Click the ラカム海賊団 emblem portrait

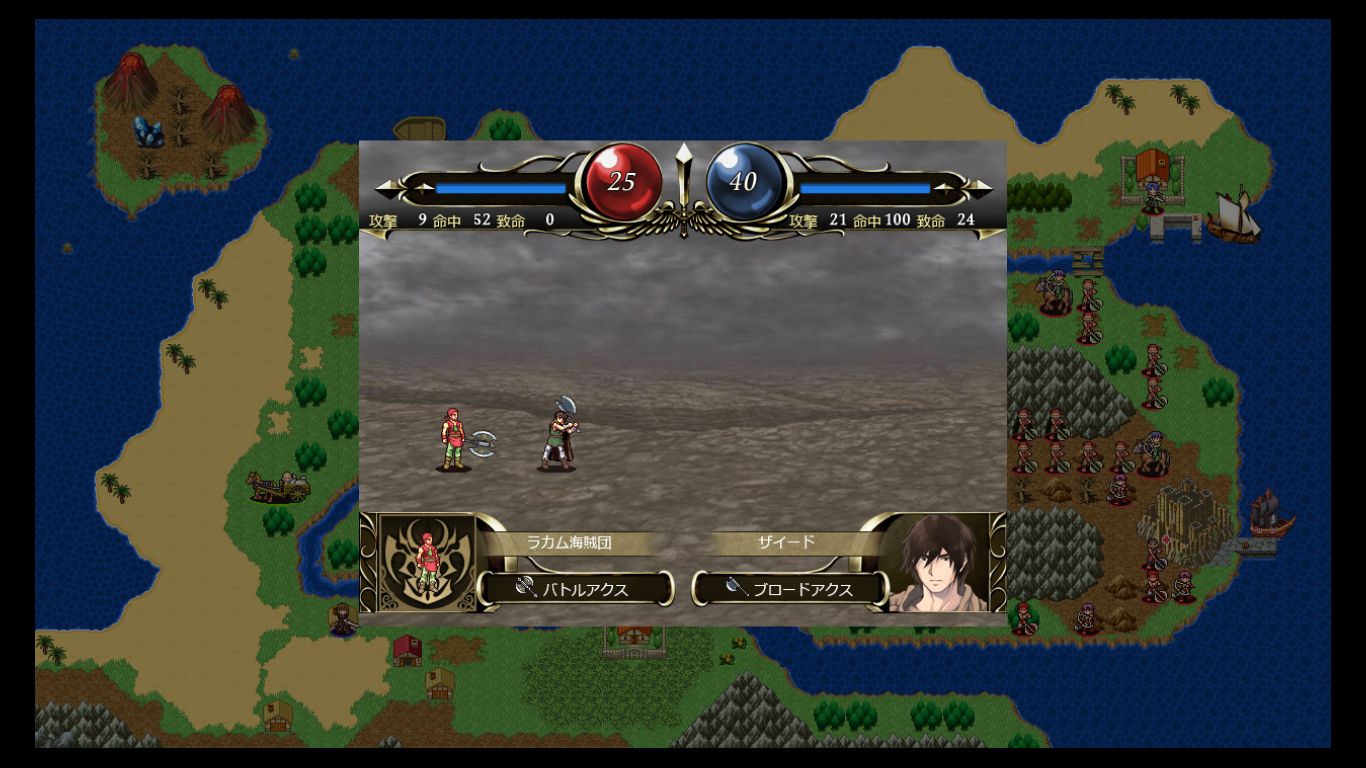pos(428,563)
